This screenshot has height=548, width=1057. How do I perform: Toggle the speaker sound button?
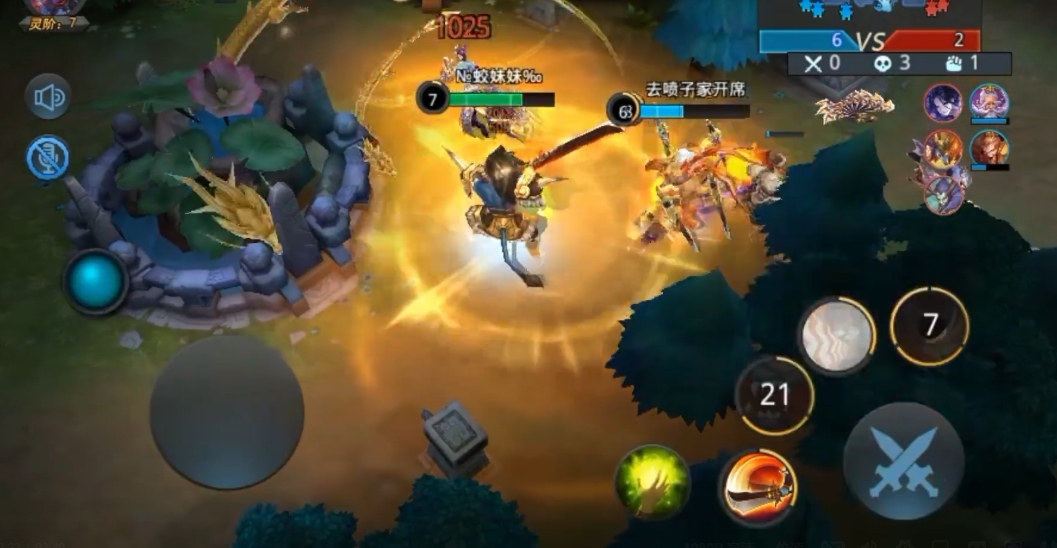(48, 97)
